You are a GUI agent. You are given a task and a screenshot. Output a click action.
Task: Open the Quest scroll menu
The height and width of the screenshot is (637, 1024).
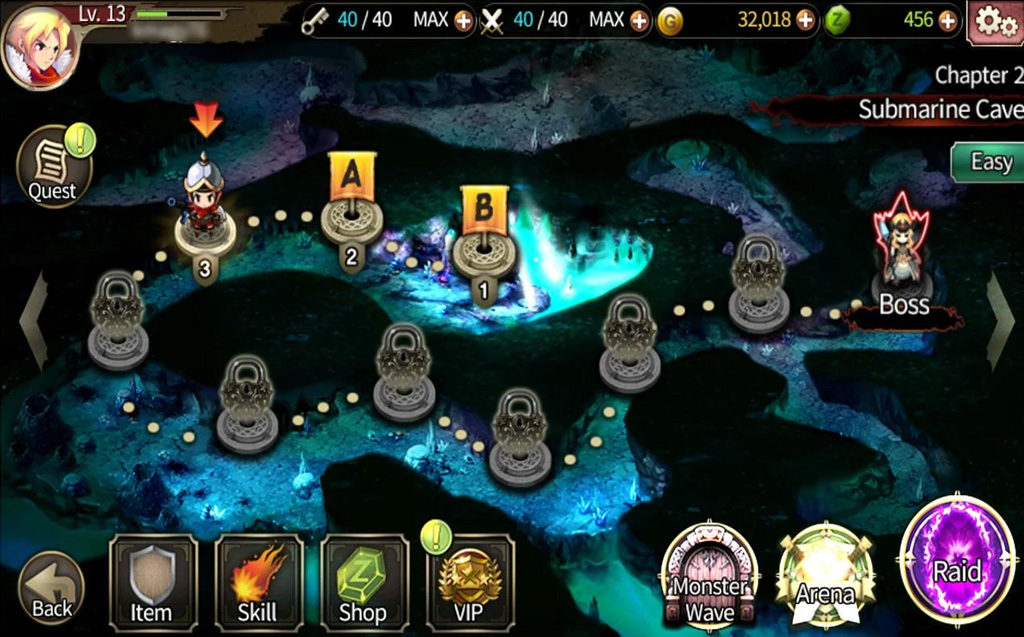coord(53,167)
